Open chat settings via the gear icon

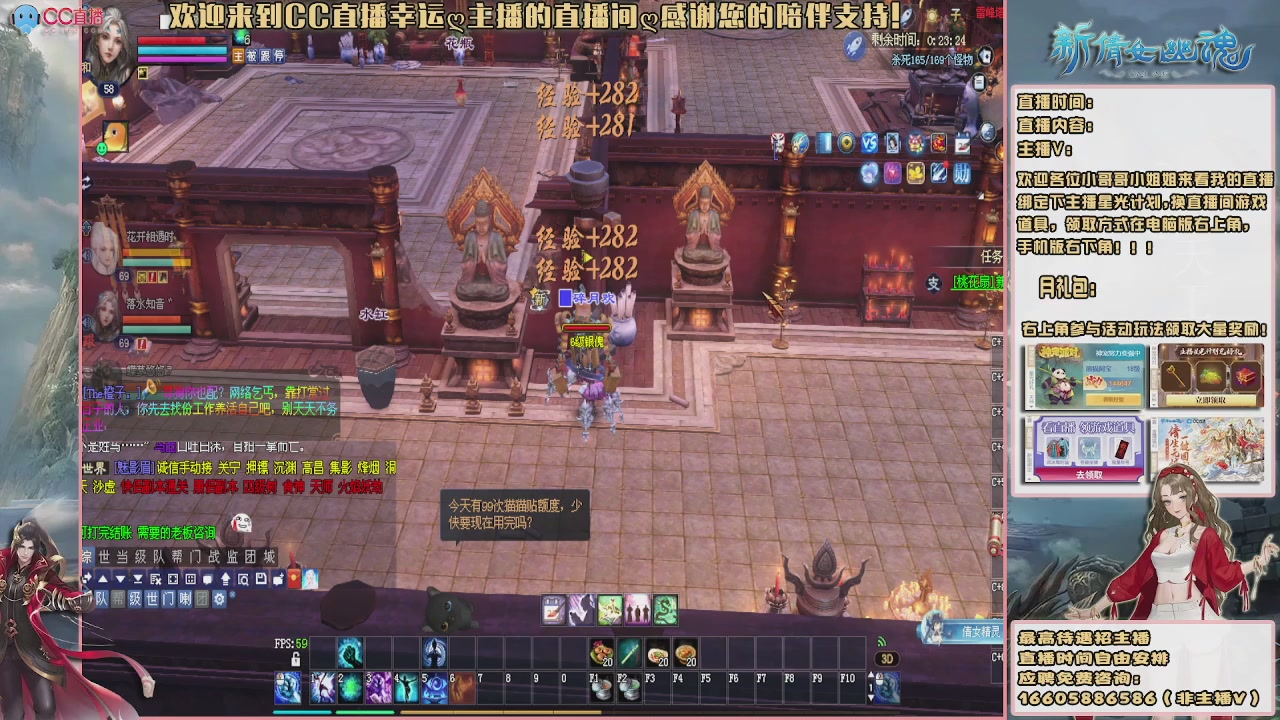(x=221, y=598)
